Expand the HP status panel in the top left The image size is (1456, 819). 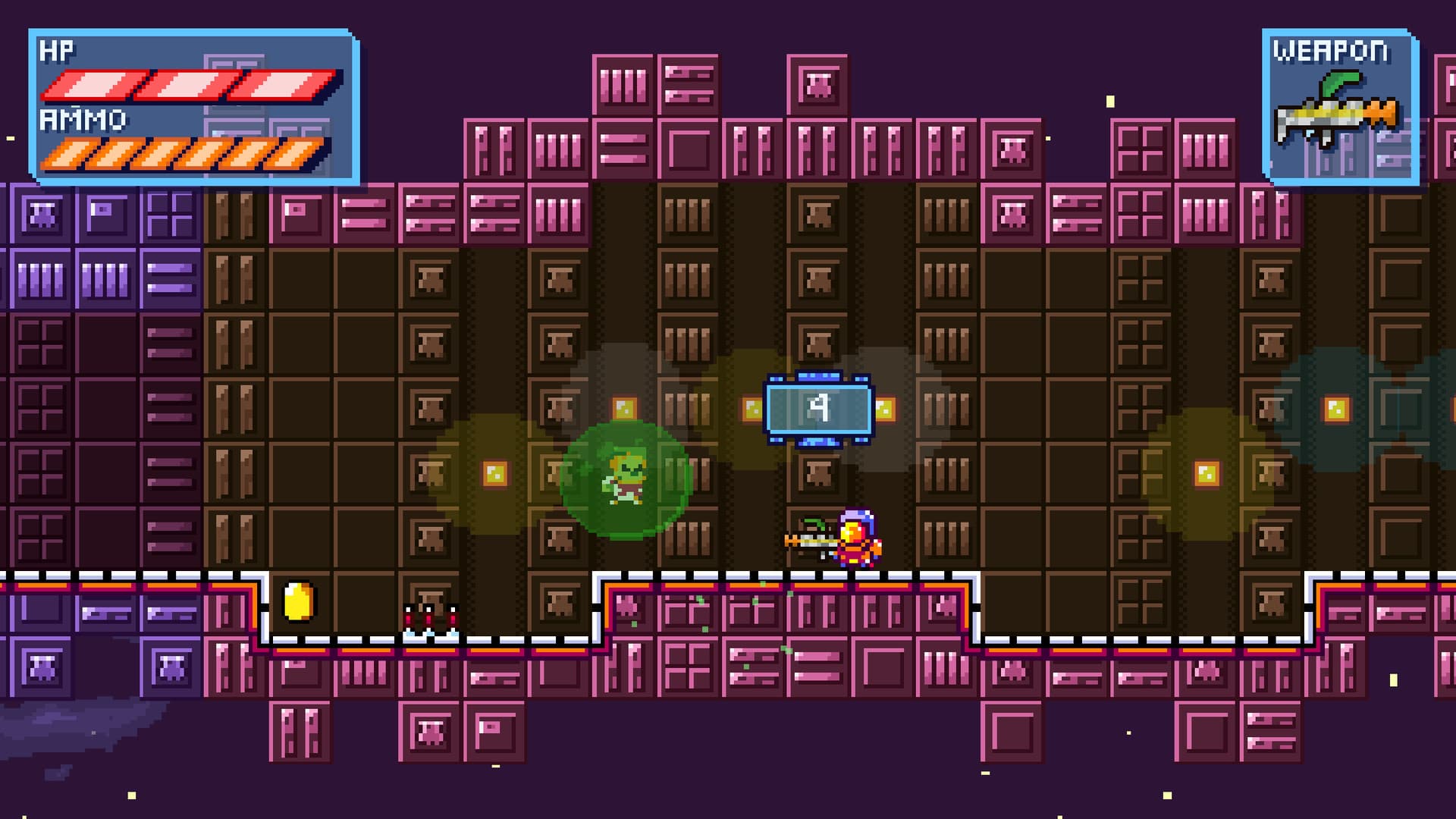[193, 102]
